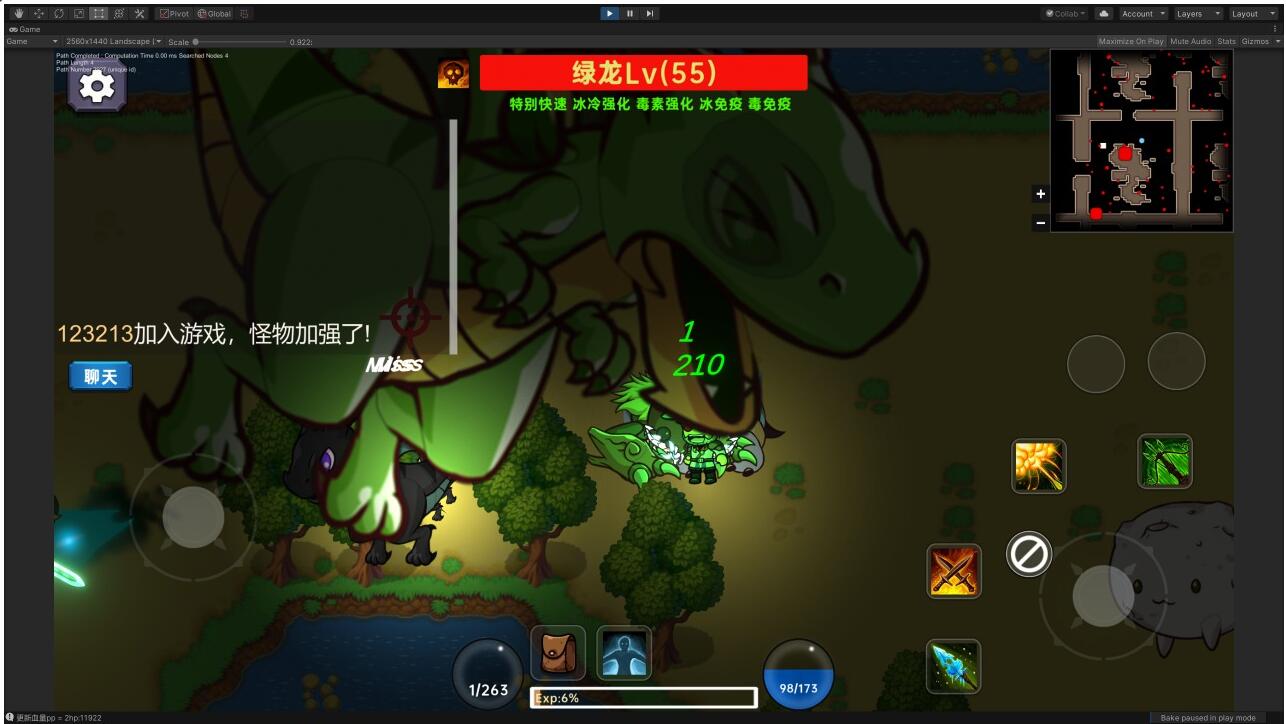Viewport: 1286px width, 724px height.
Task: Open the gear settings menu
Action: click(97, 87)
